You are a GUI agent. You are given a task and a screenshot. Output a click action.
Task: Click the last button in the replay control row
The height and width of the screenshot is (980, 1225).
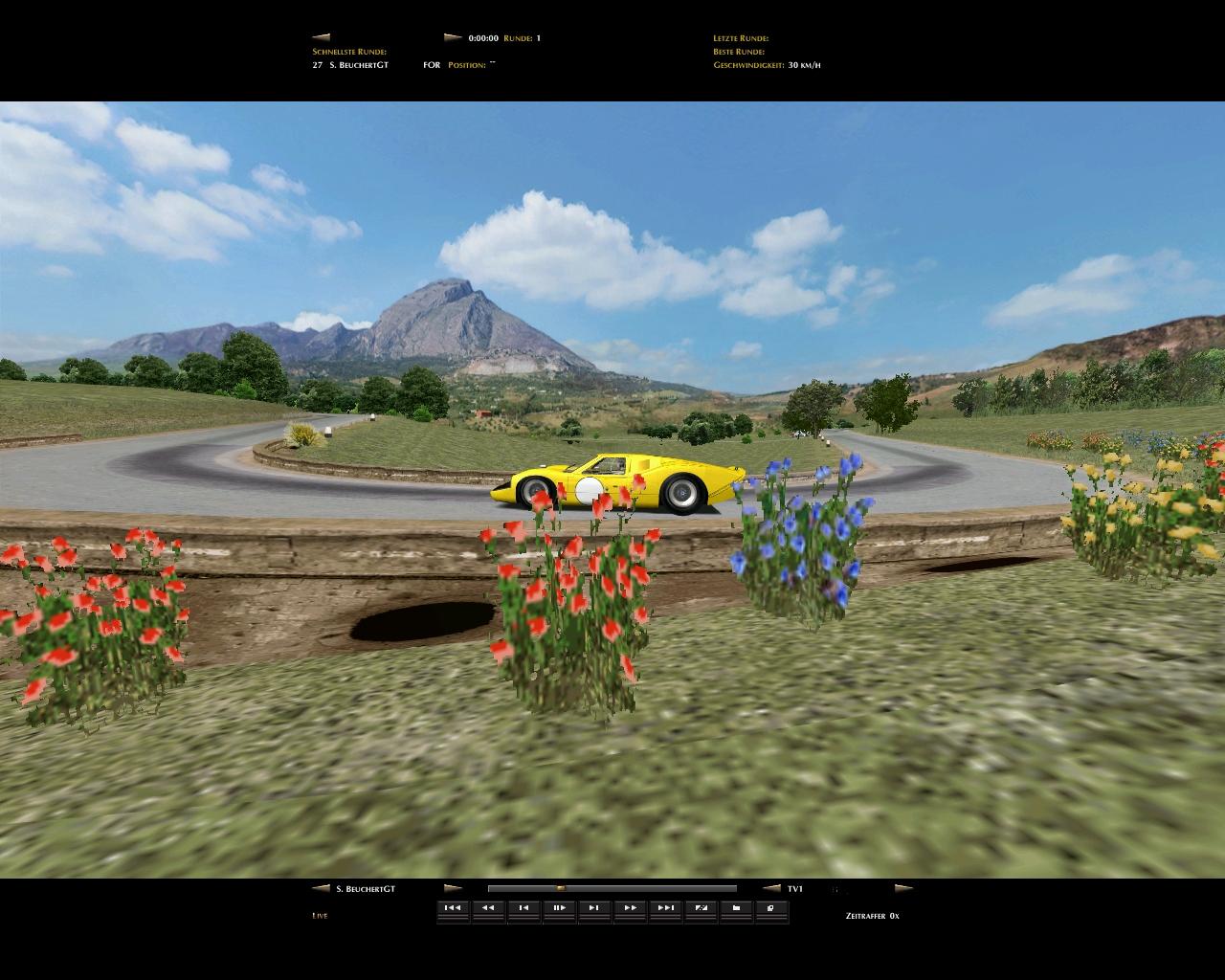pos(771,908)
